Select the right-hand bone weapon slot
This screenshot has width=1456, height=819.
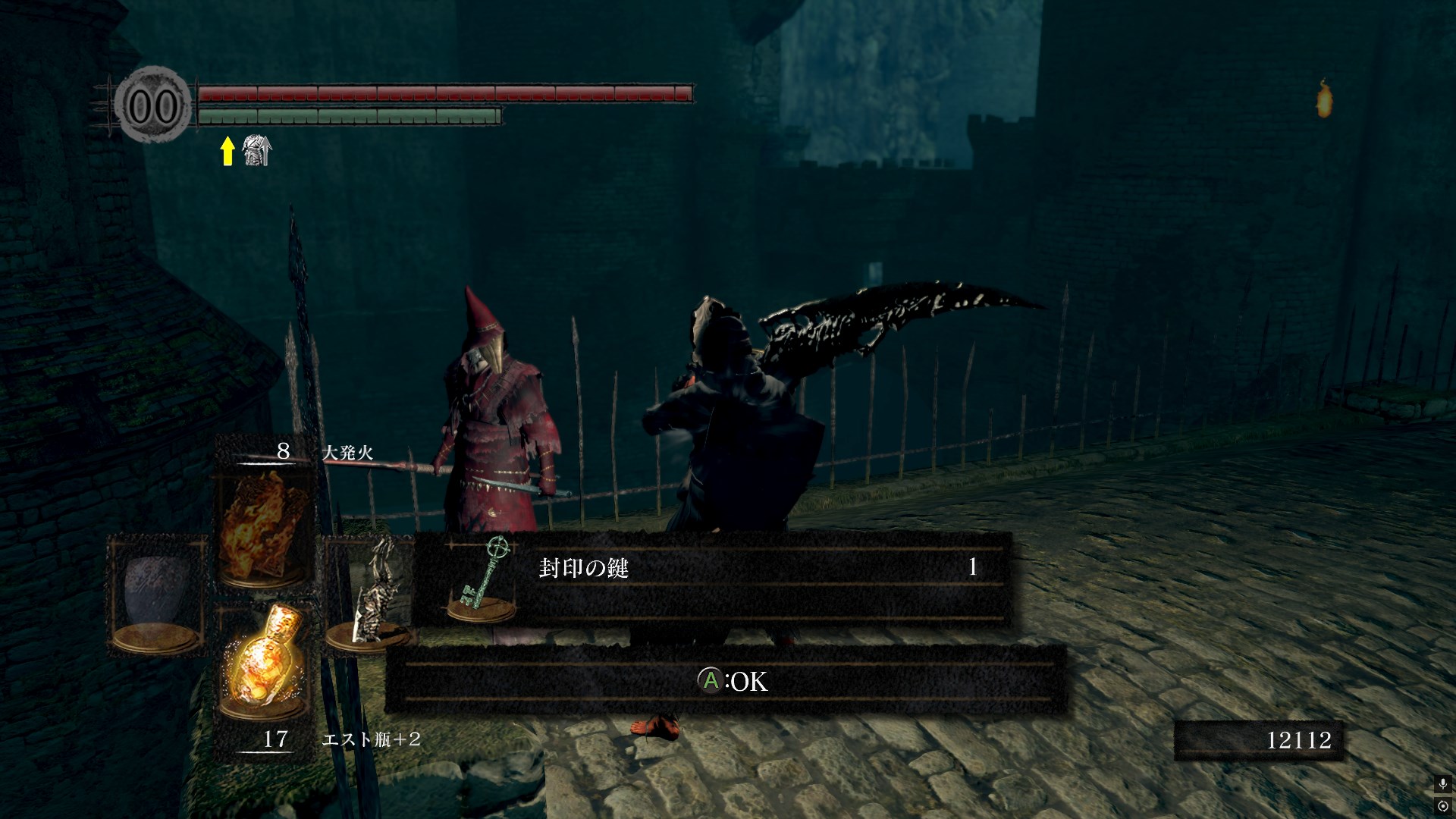pyautogui.click(x=371, y=595)
